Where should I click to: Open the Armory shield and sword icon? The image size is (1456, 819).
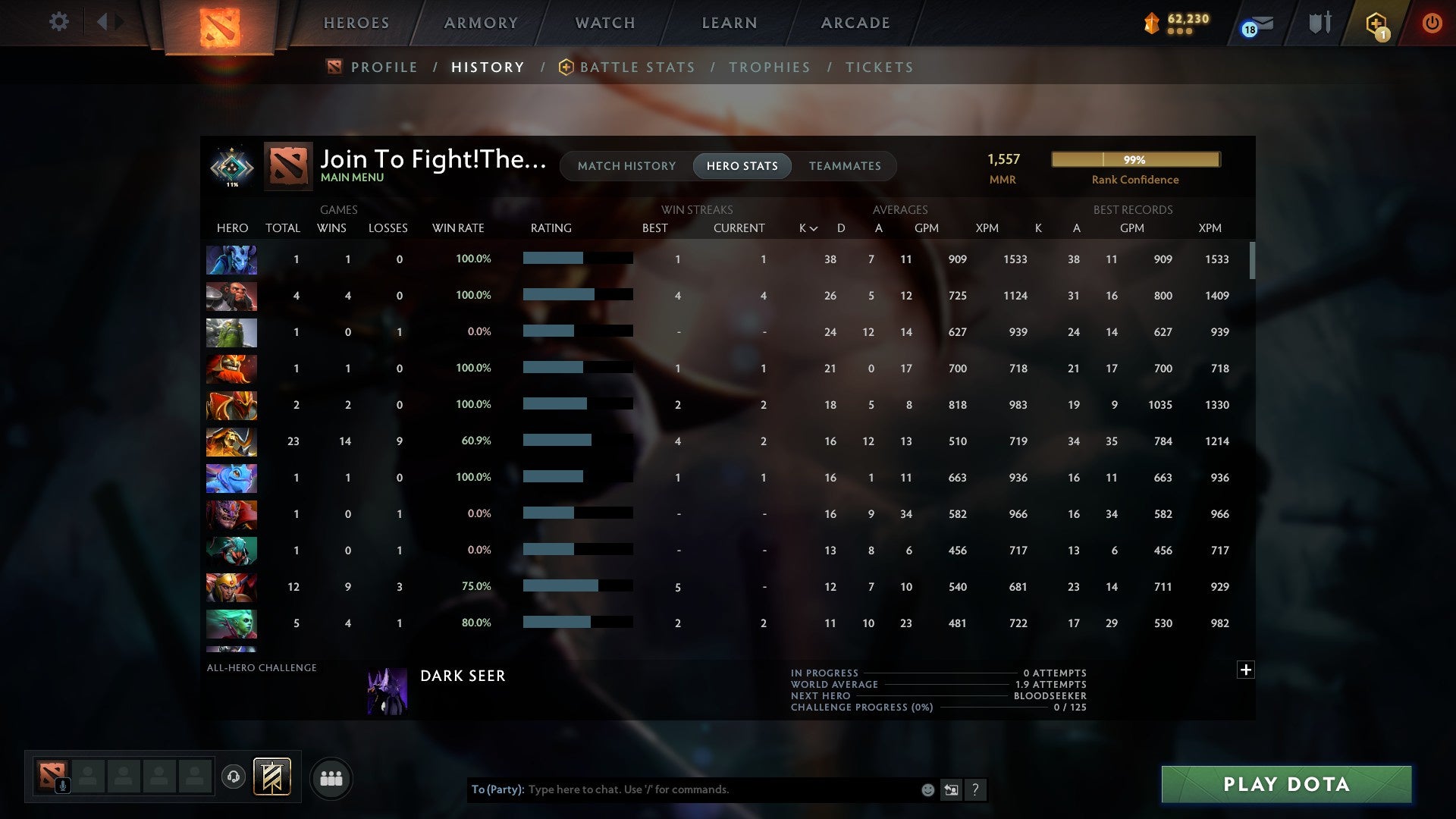point(1319,22)
